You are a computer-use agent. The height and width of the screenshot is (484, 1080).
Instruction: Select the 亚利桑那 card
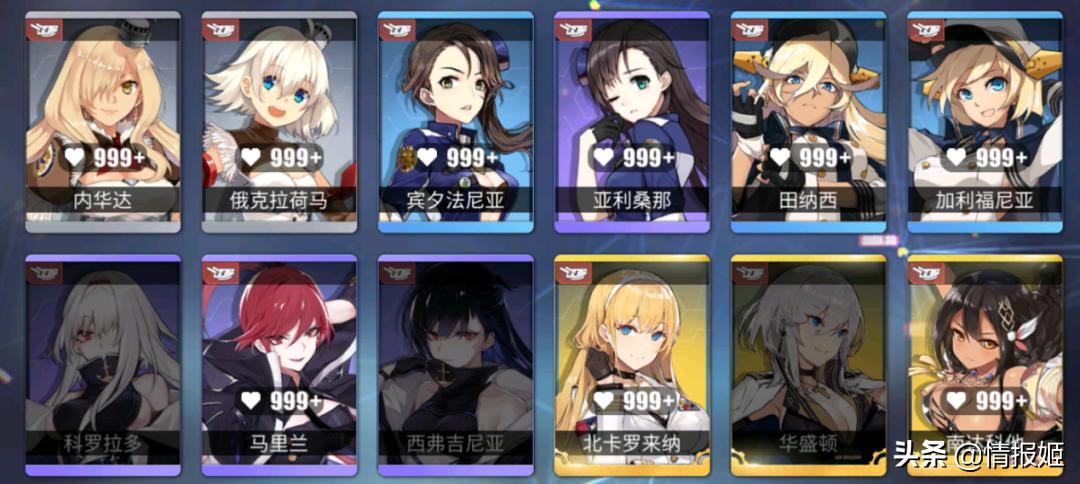click(632, 118)
